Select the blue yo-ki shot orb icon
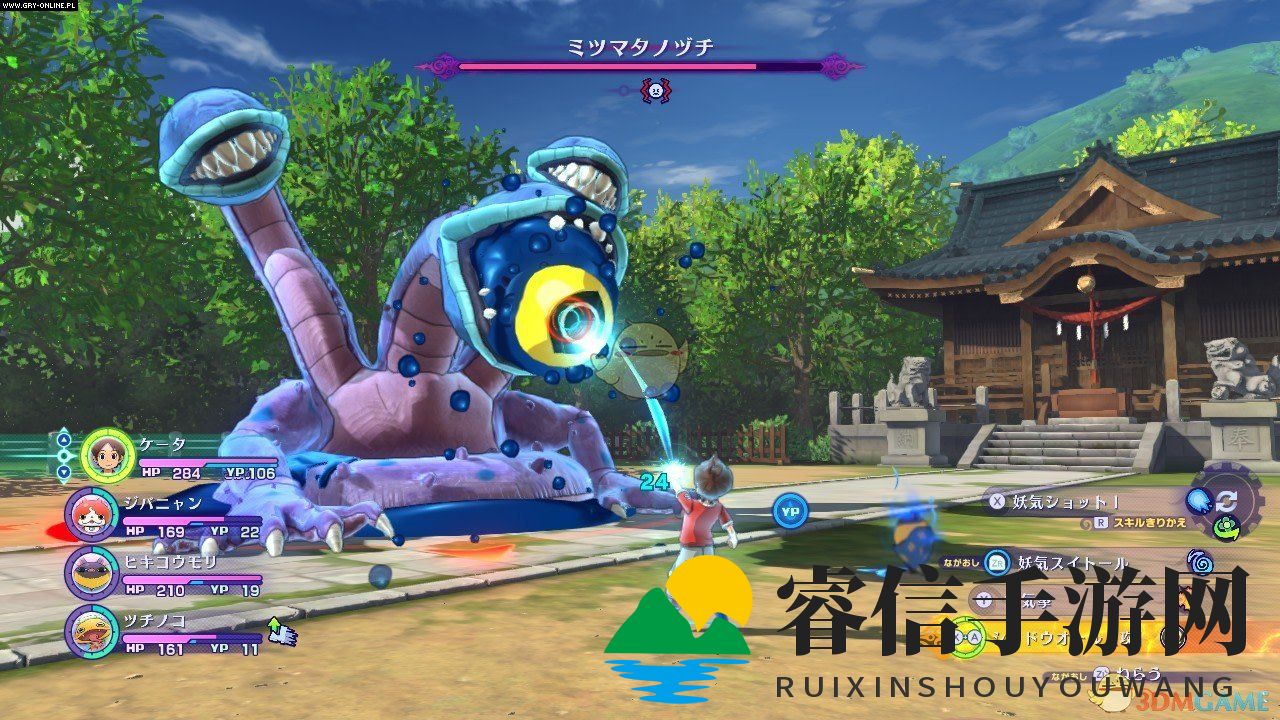Viewport: 1280px width, 720px height. point(1197,501)
